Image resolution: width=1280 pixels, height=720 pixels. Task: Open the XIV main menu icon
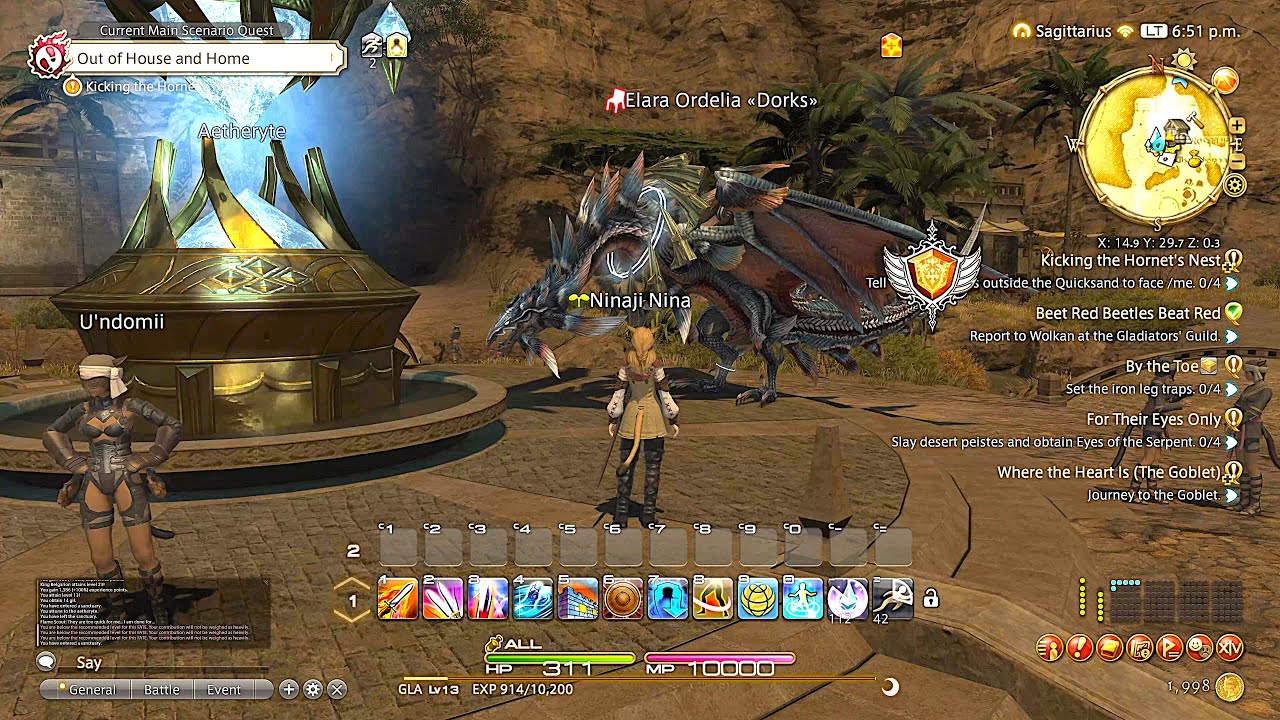point(1230,650)
